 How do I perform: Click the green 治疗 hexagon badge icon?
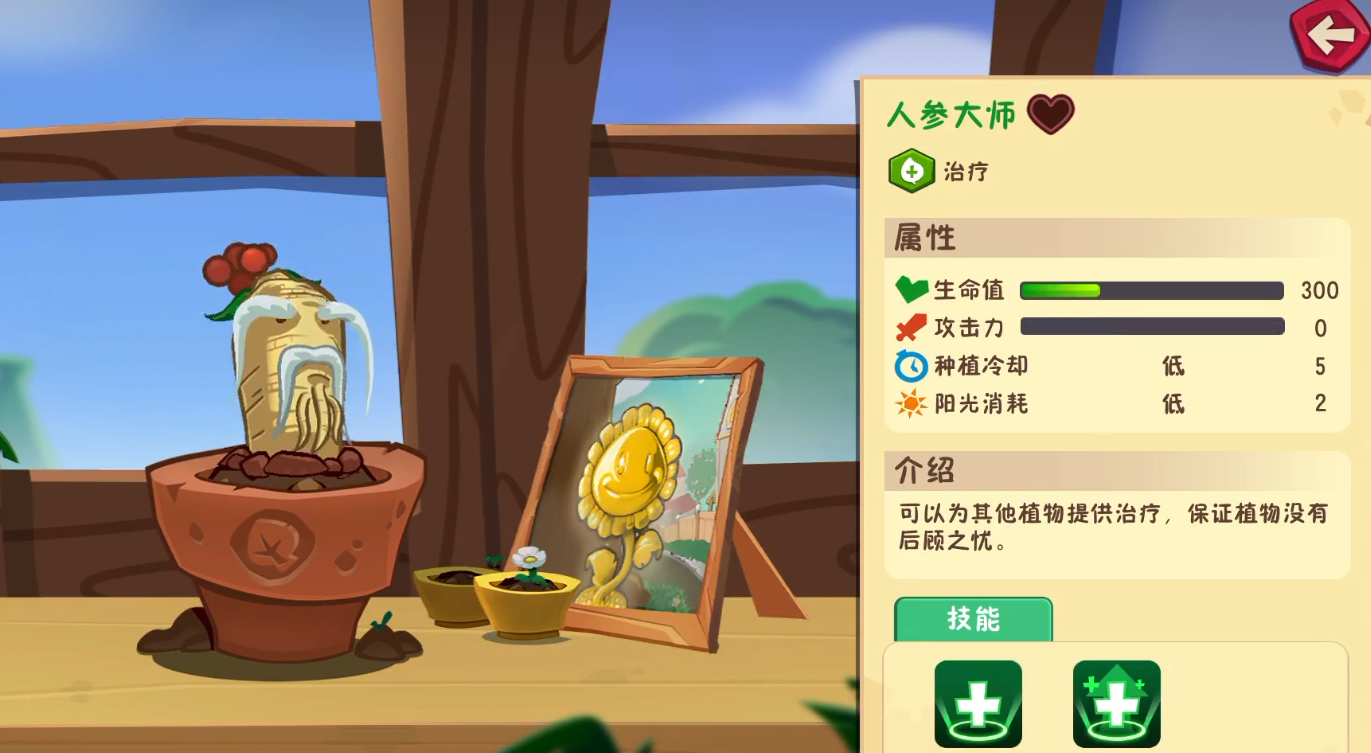912,171
